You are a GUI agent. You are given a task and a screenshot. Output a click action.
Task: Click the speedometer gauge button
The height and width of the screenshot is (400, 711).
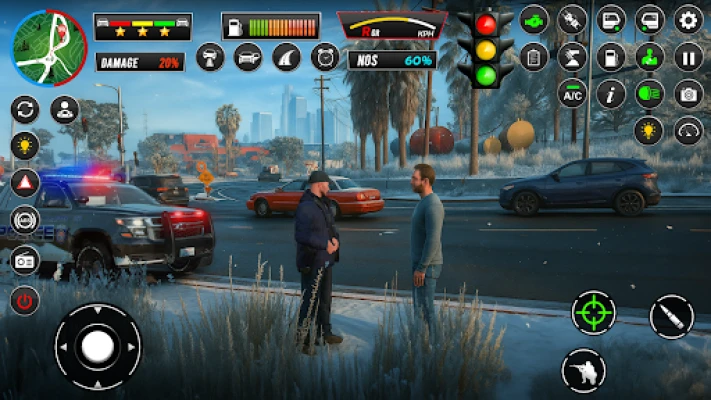pyautogui.click(x=688, y=131)
